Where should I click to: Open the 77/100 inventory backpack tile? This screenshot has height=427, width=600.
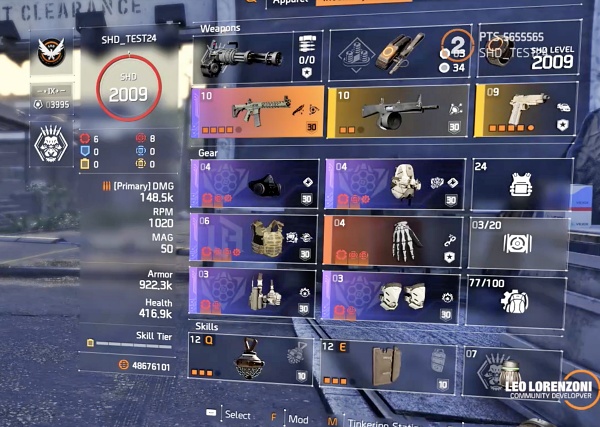point(521,291)
